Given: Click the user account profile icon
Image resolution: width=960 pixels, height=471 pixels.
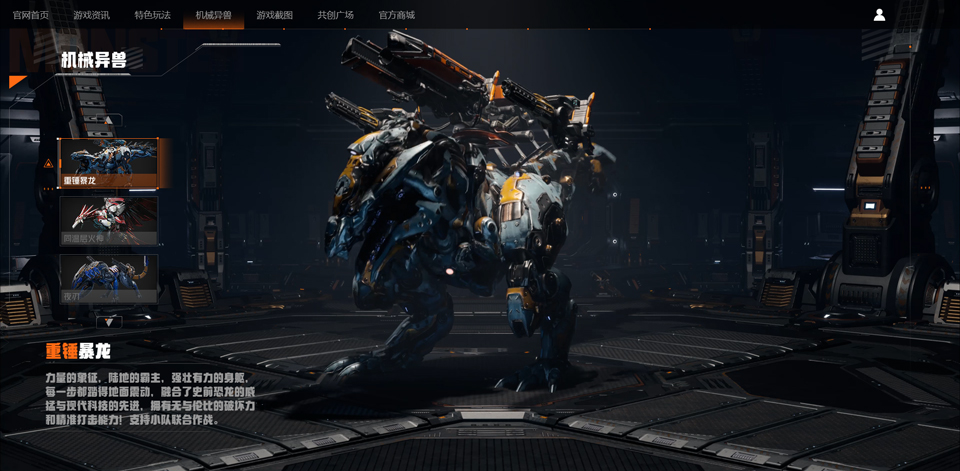Looking at the screenshot, I should 879,15.
